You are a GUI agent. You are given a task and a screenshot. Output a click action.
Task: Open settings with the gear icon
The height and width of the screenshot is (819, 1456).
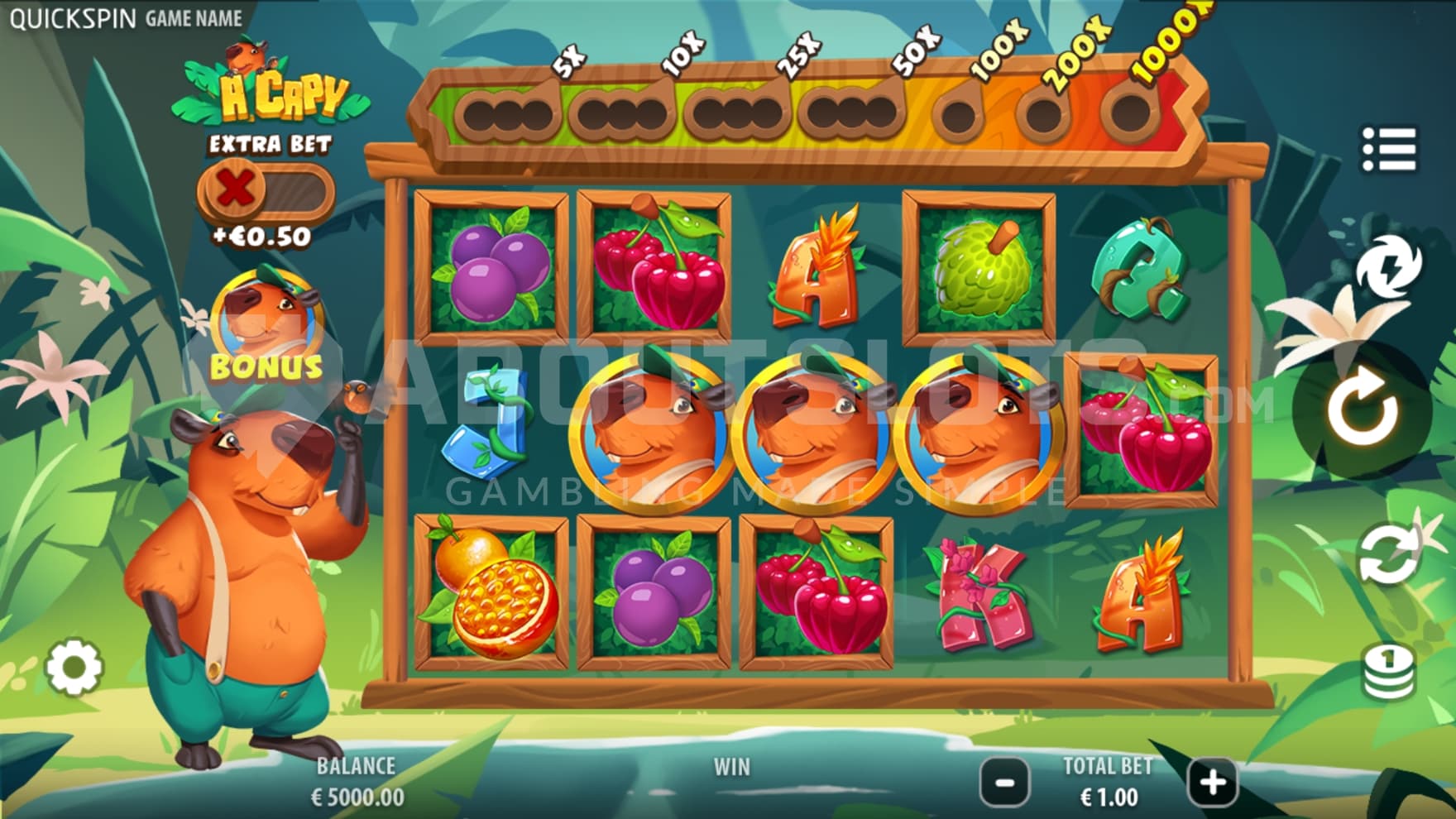pos(74,667)
